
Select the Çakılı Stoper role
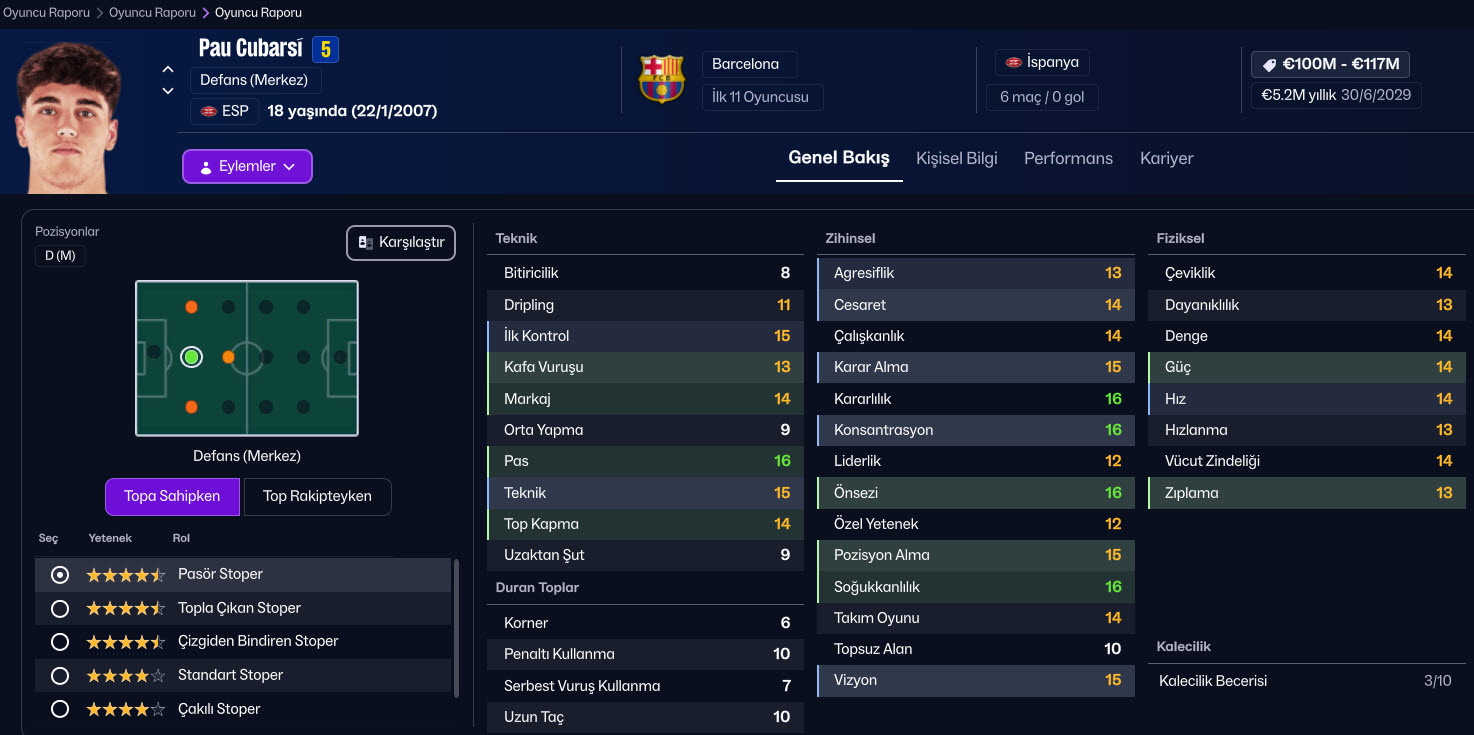(60, 709)
